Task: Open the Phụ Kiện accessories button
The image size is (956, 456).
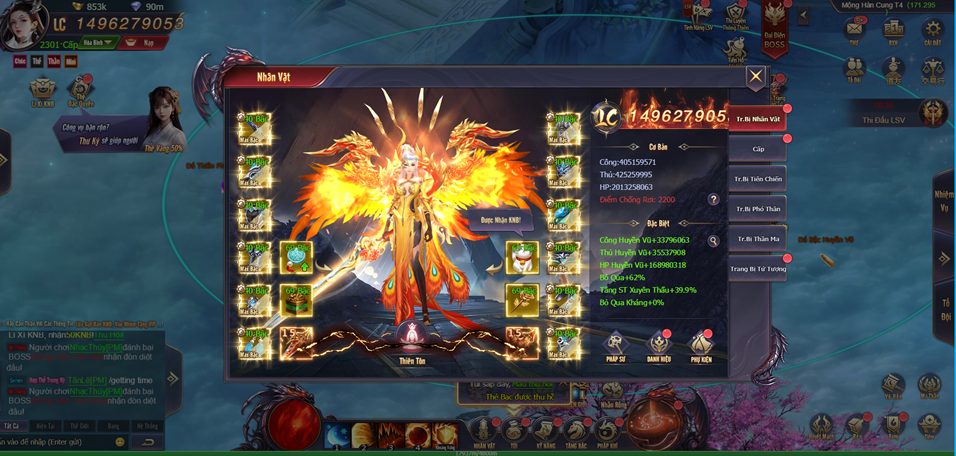Action: click(x=701, y=345)
